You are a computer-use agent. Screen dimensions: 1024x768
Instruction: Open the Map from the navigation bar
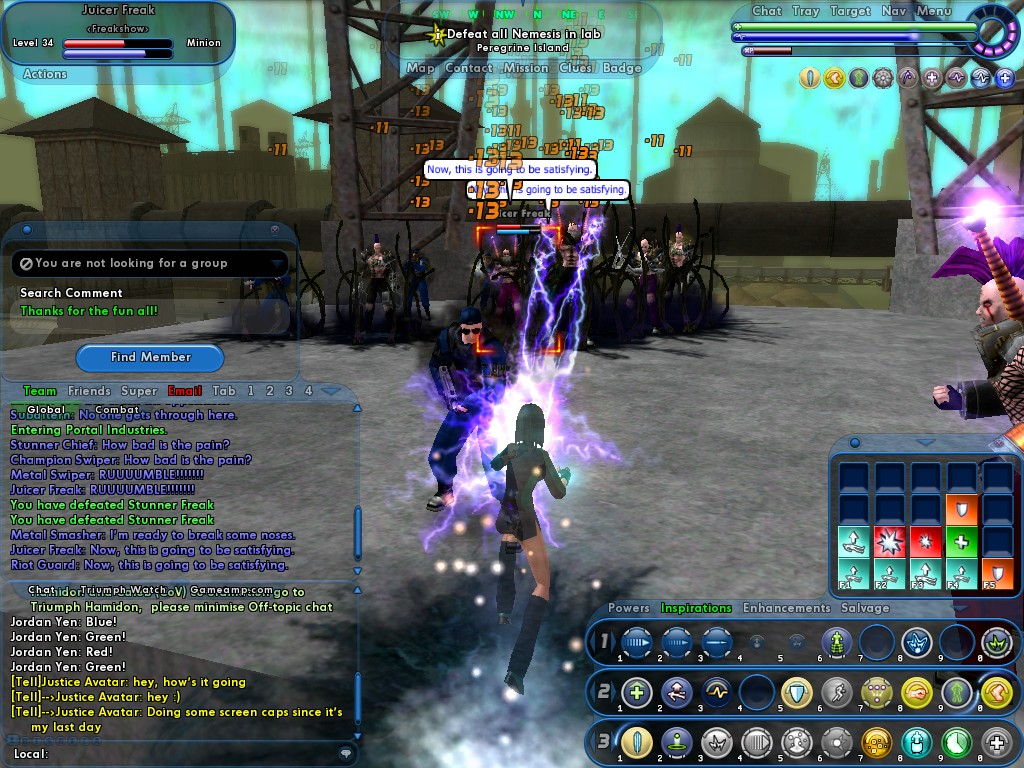420,68
